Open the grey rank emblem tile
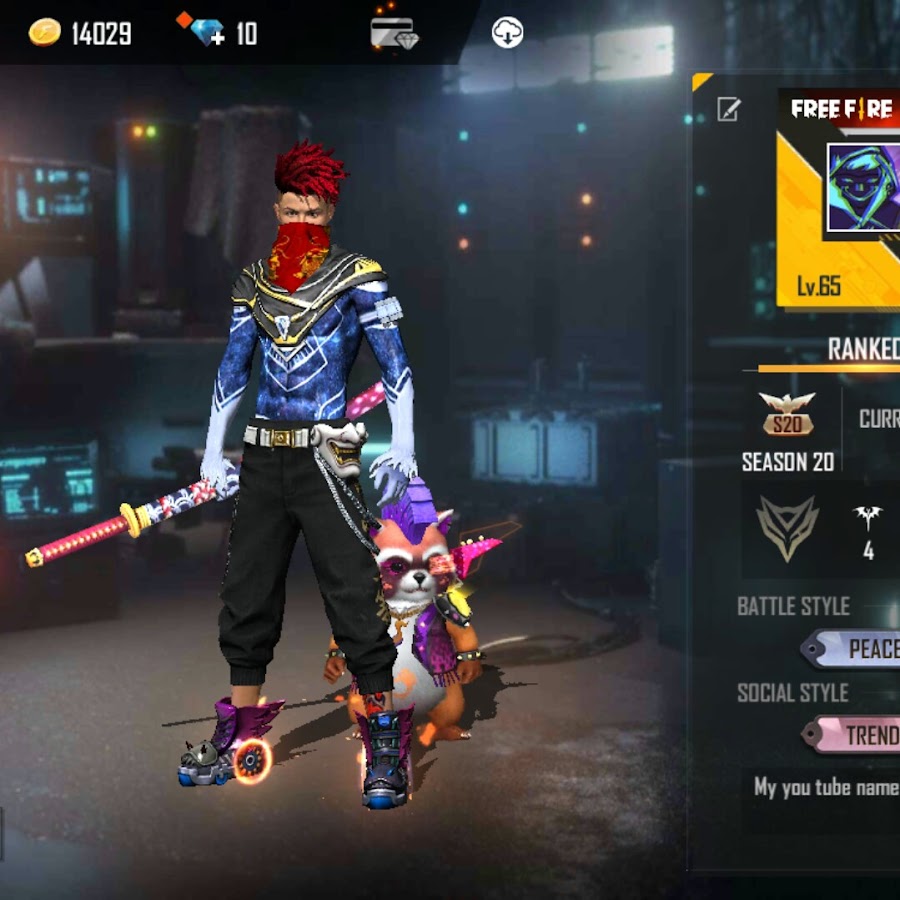The width and height of the screenshot is (900, 900). coord(787,527)
